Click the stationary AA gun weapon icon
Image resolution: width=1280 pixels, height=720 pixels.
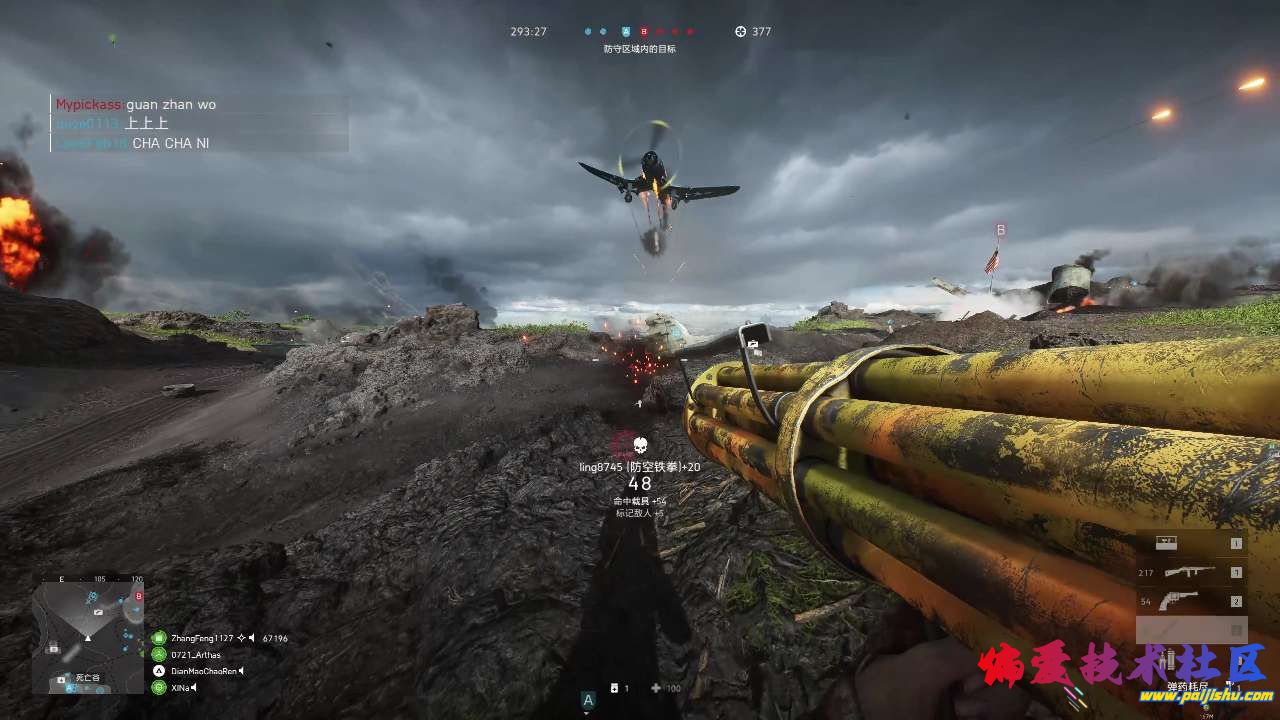1166,543
